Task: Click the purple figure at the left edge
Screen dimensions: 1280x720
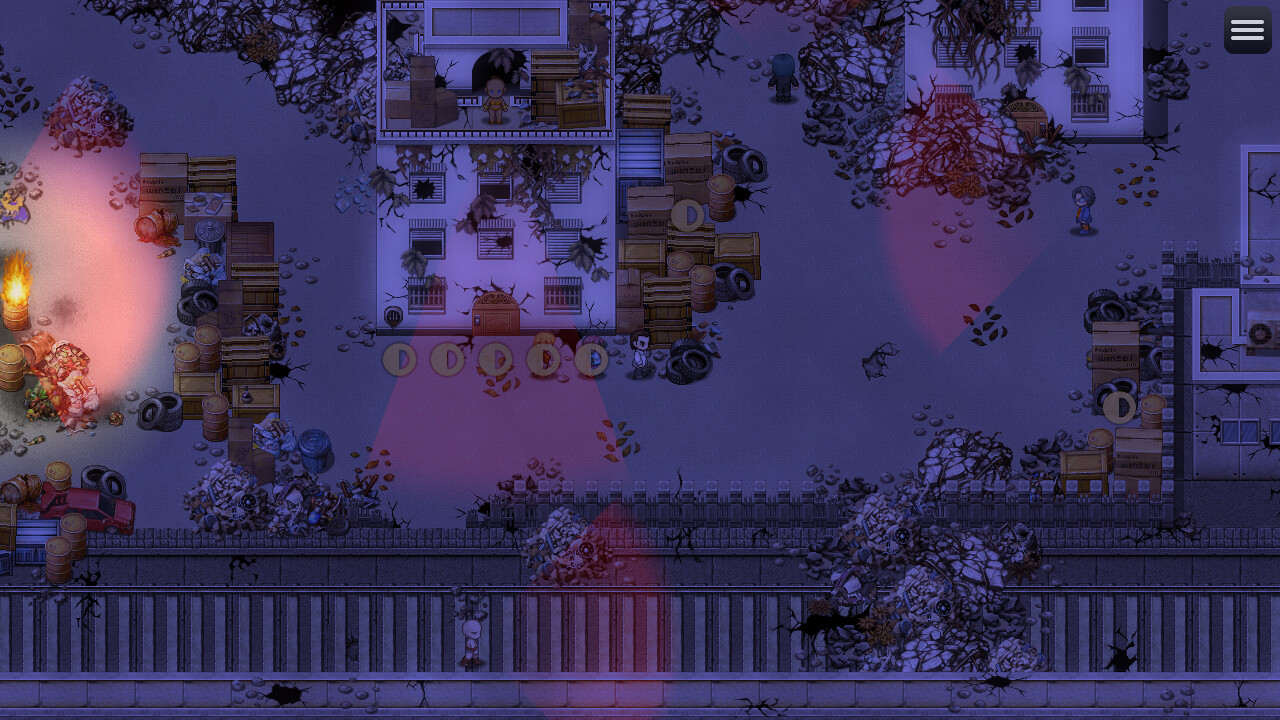Action: pos(8,210)
